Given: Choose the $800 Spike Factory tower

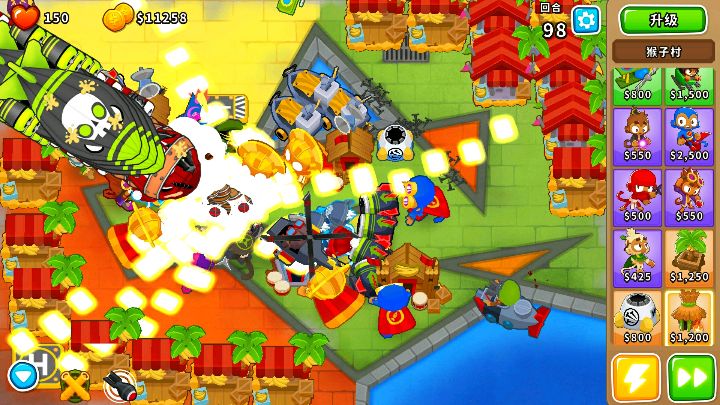Looking at the screenshot, I should (637, 318).
